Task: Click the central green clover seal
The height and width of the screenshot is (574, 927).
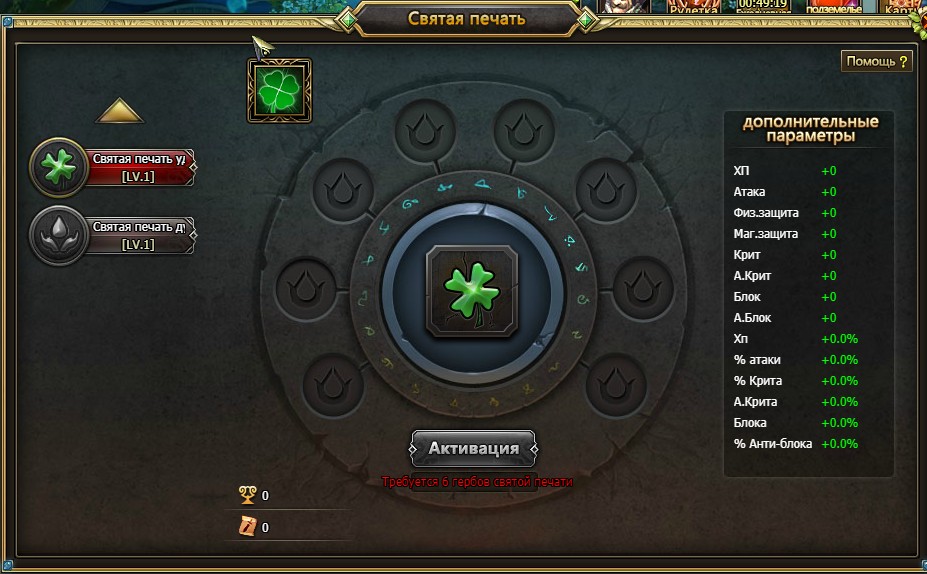Action: click(x=472, y=292)
